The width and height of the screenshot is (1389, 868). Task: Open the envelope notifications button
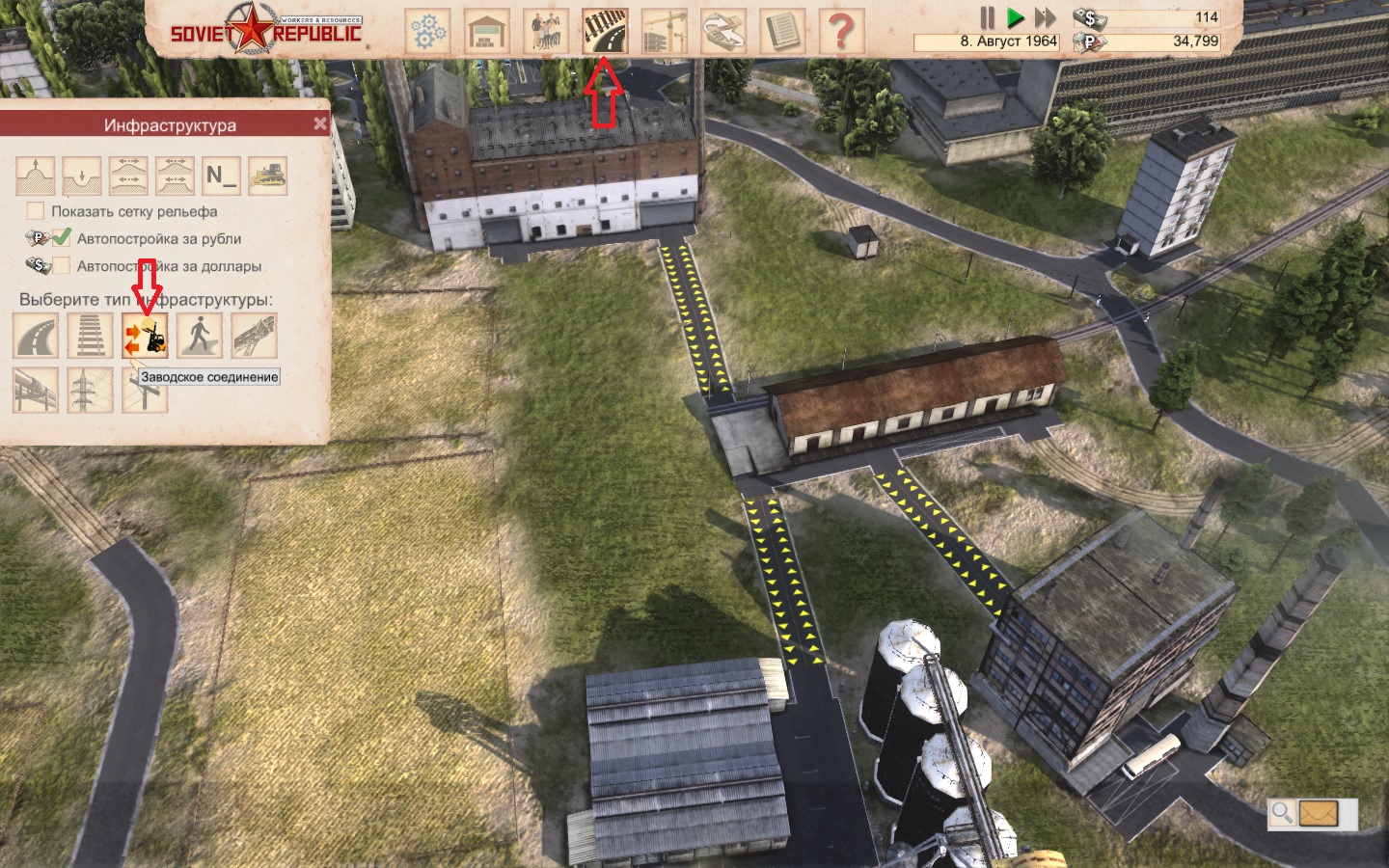coord(1319,813)
